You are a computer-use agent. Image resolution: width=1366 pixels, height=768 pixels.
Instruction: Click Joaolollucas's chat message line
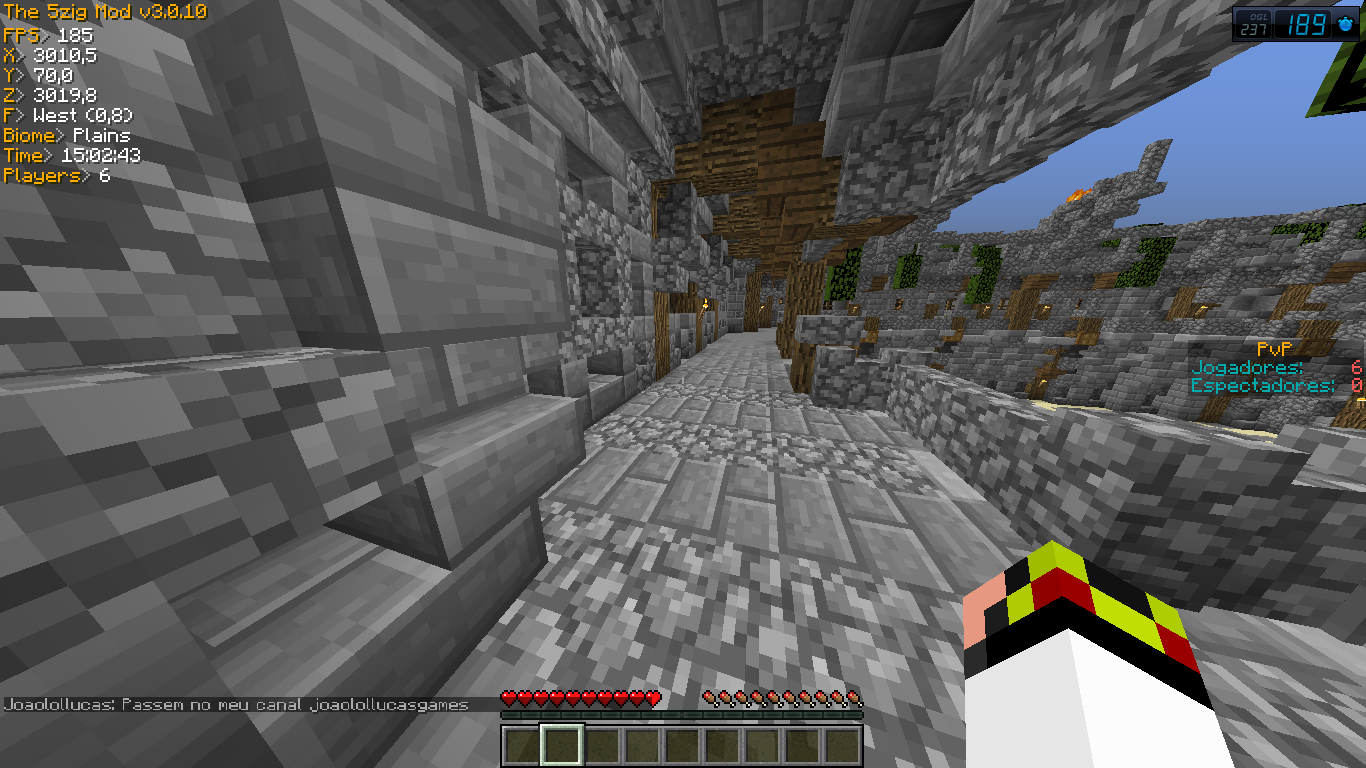(236, 704)
